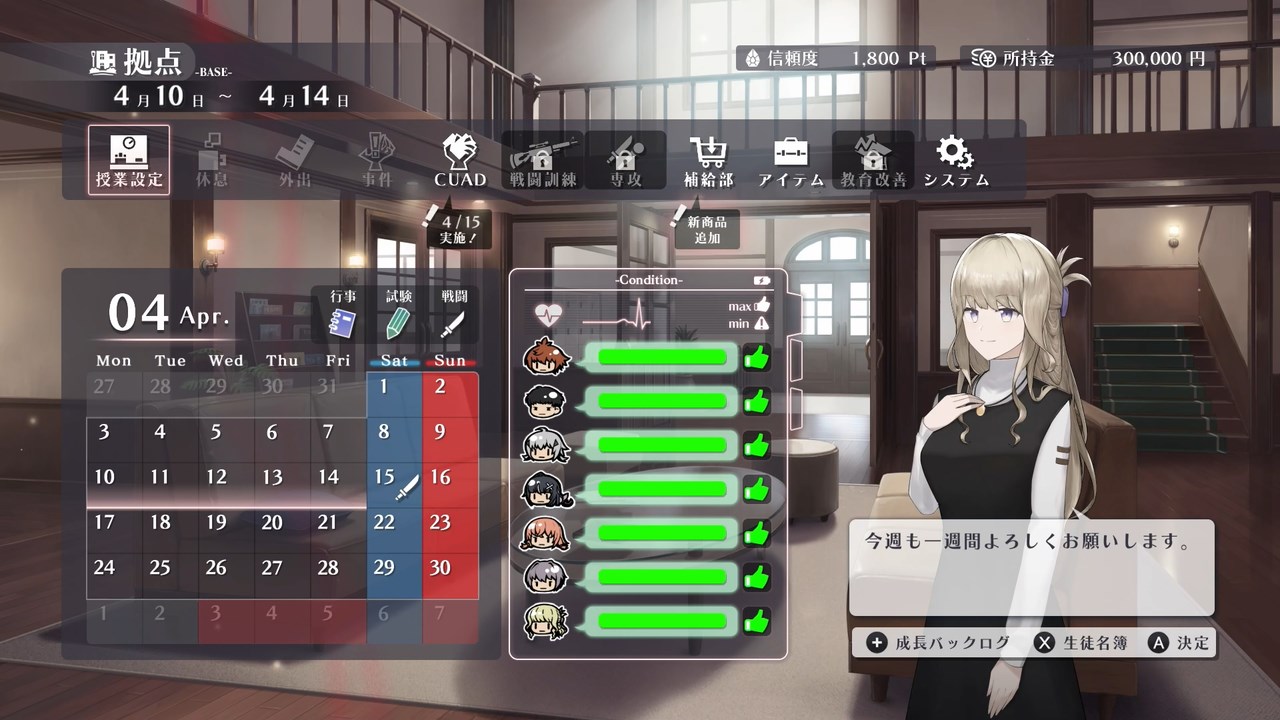Image resolution: width=1280 pixels, height=720 pixels.
Task: Choose the orange-haired student's condition row
Action: [645, 533]
